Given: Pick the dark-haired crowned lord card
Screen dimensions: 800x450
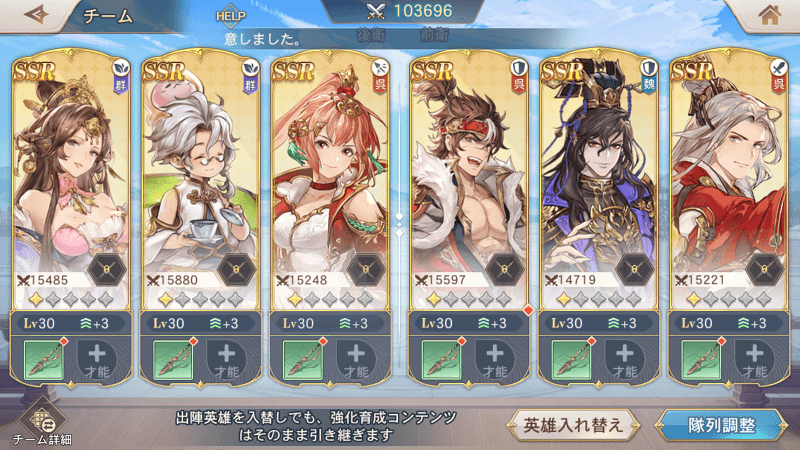Looking at the screenshot, I should coord(599,170).
